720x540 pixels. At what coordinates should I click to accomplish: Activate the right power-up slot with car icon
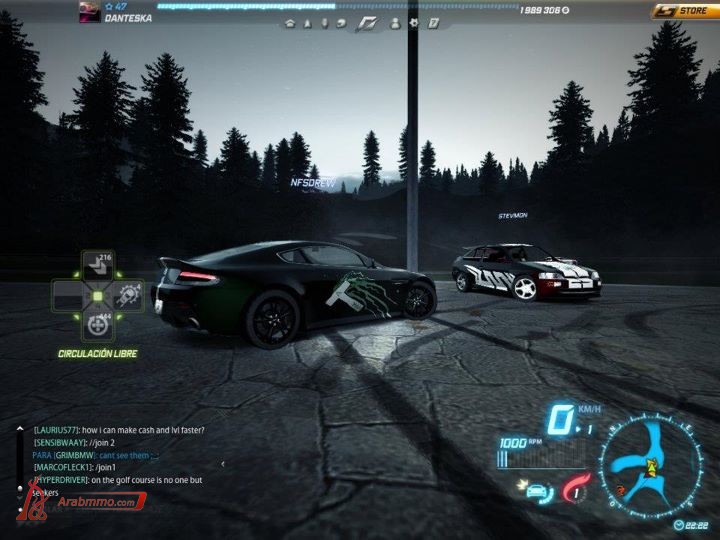click(128, 295)
